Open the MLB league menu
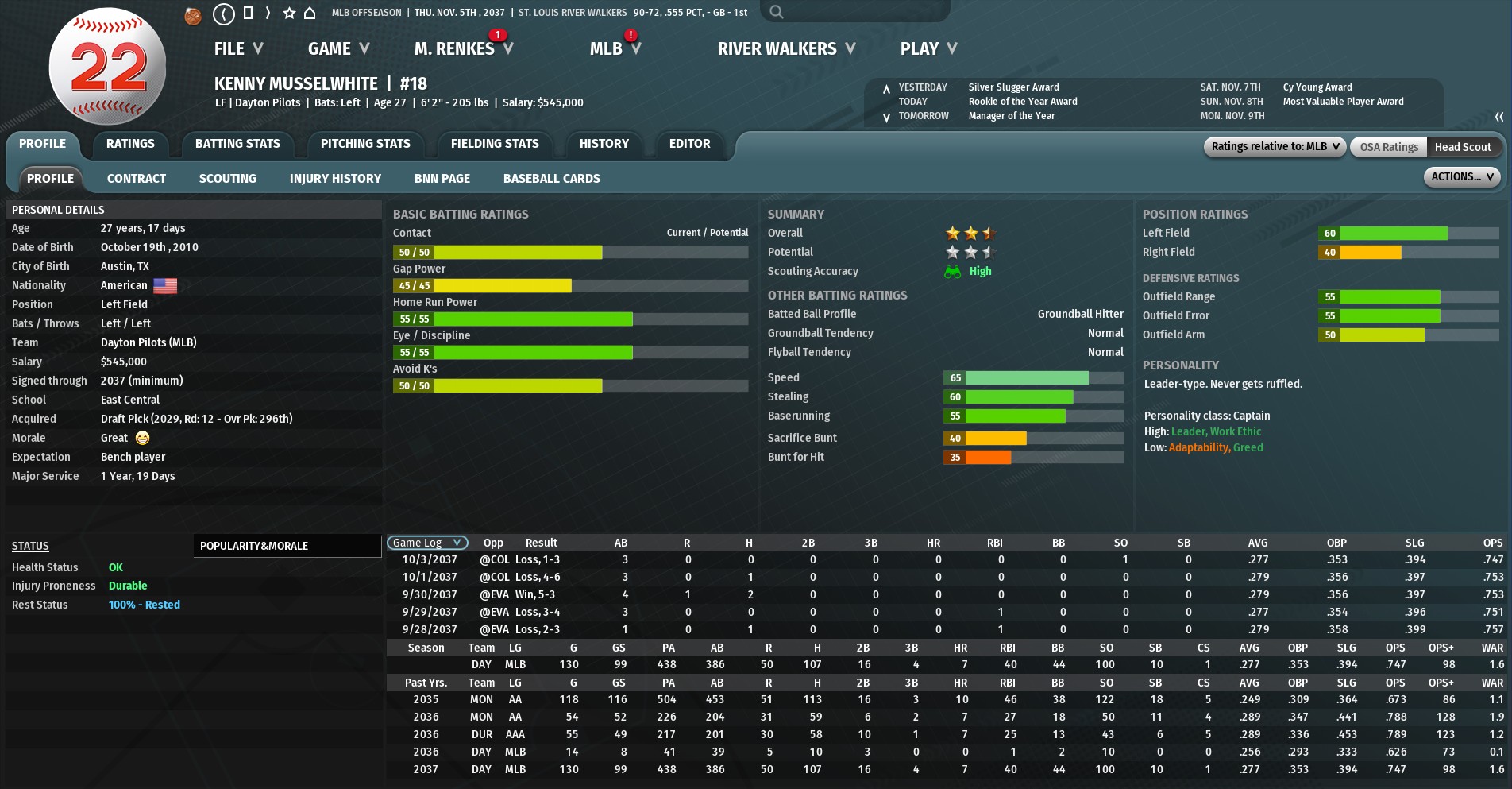Viewport: 1512px width, 789px height. coord(615,49)
